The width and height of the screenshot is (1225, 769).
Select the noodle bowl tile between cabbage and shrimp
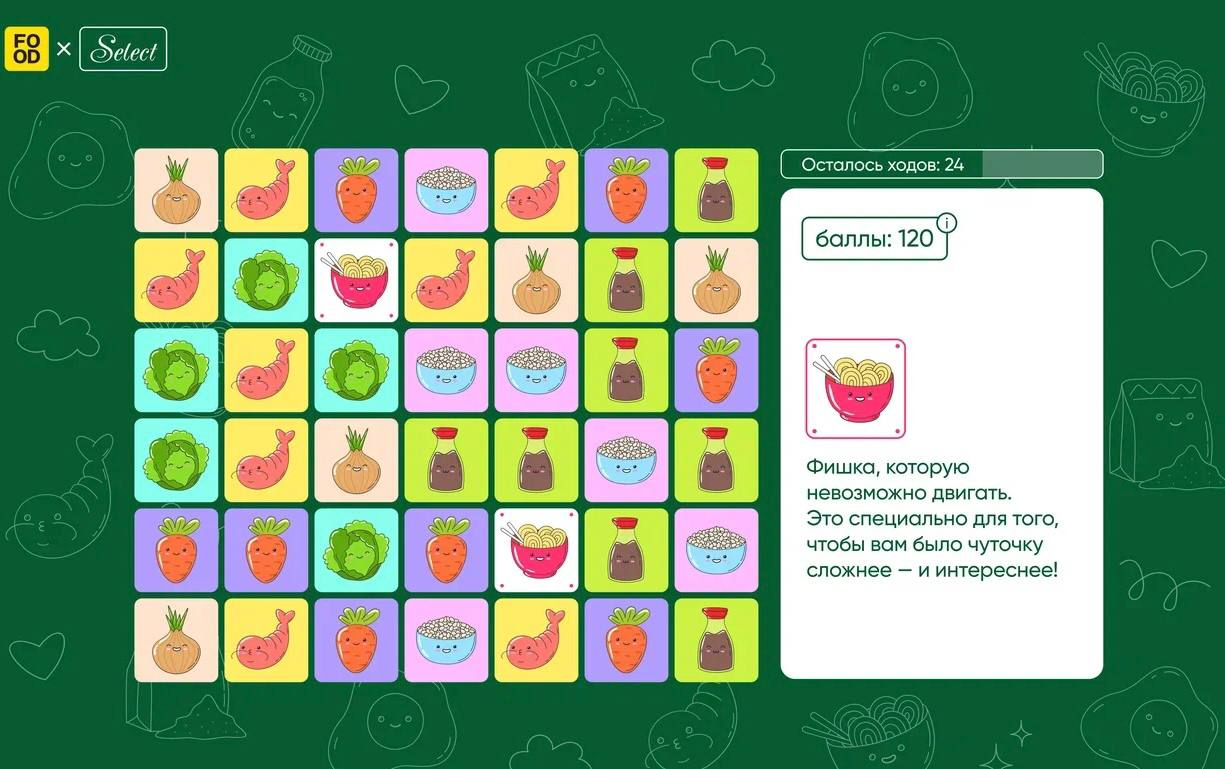click(x=356, y=280)
